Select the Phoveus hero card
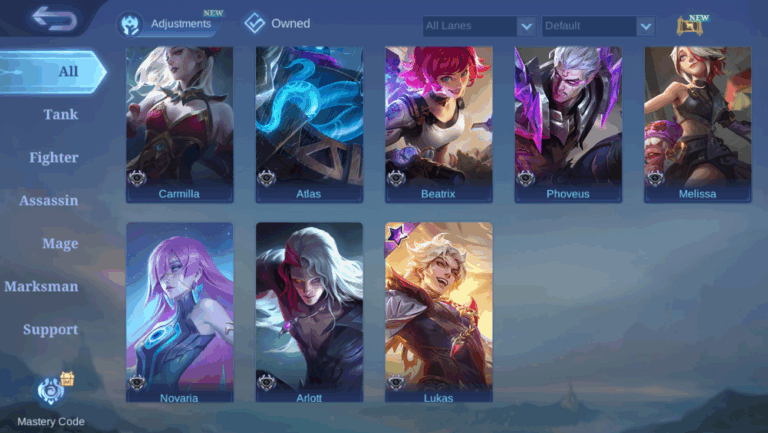 coord(568,124)
